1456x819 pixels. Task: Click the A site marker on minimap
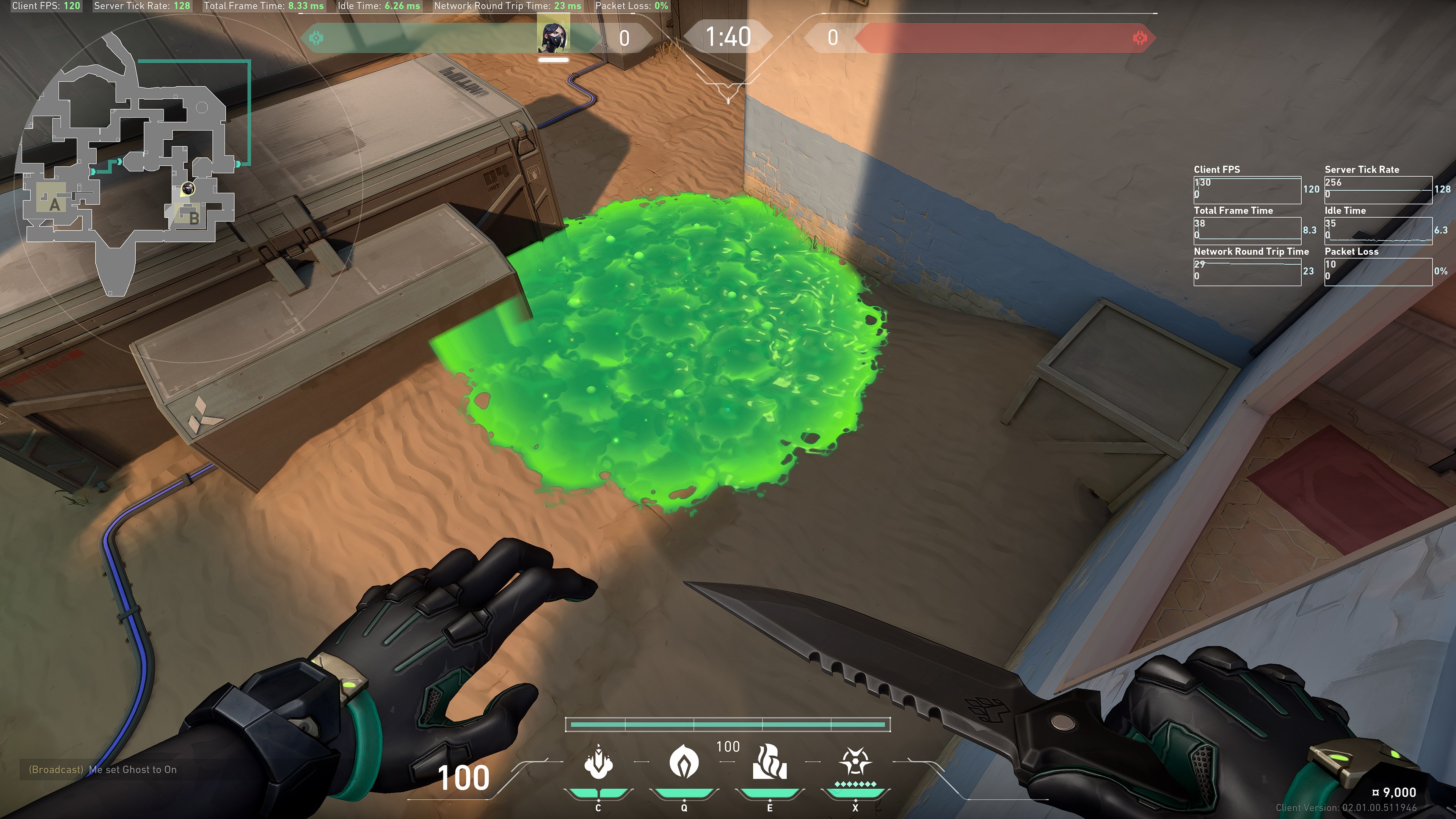54,204
